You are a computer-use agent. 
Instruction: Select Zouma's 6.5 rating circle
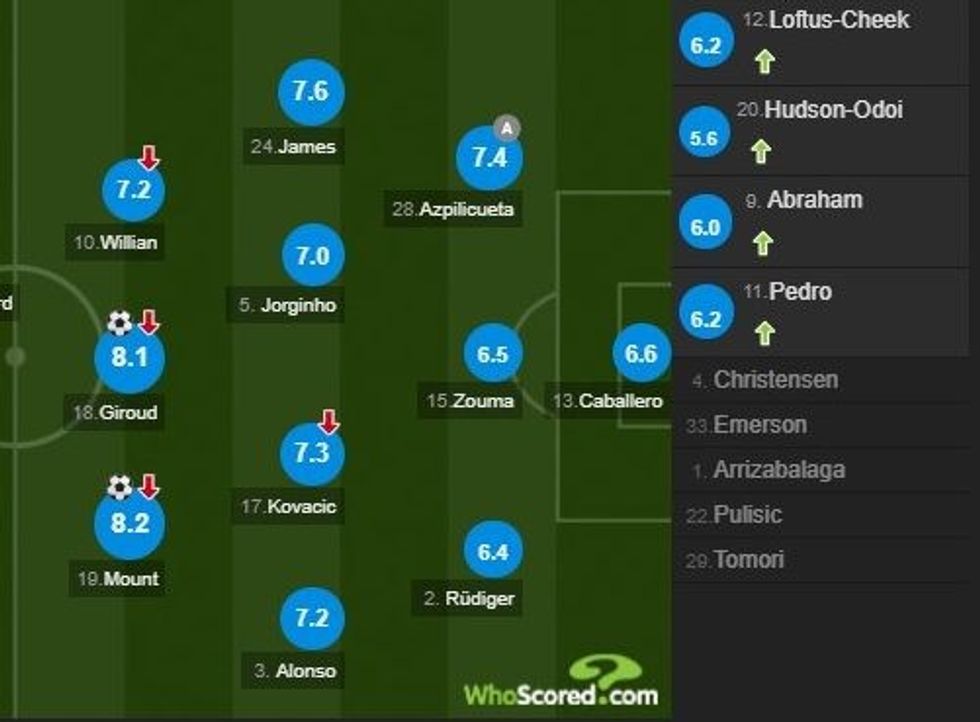493,355
